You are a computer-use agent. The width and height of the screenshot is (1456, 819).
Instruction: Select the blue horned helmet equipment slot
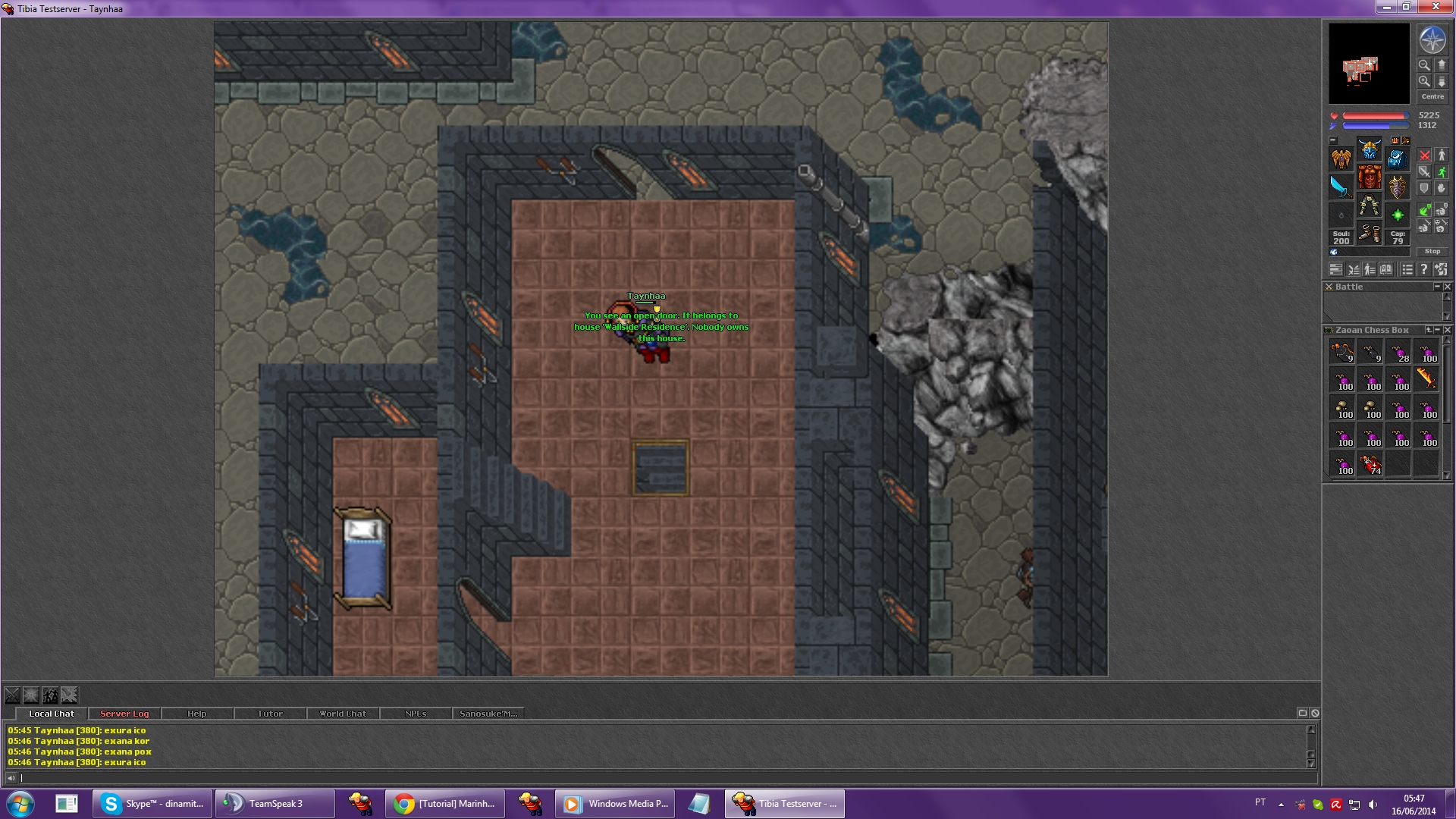(x=1369, y=149)
